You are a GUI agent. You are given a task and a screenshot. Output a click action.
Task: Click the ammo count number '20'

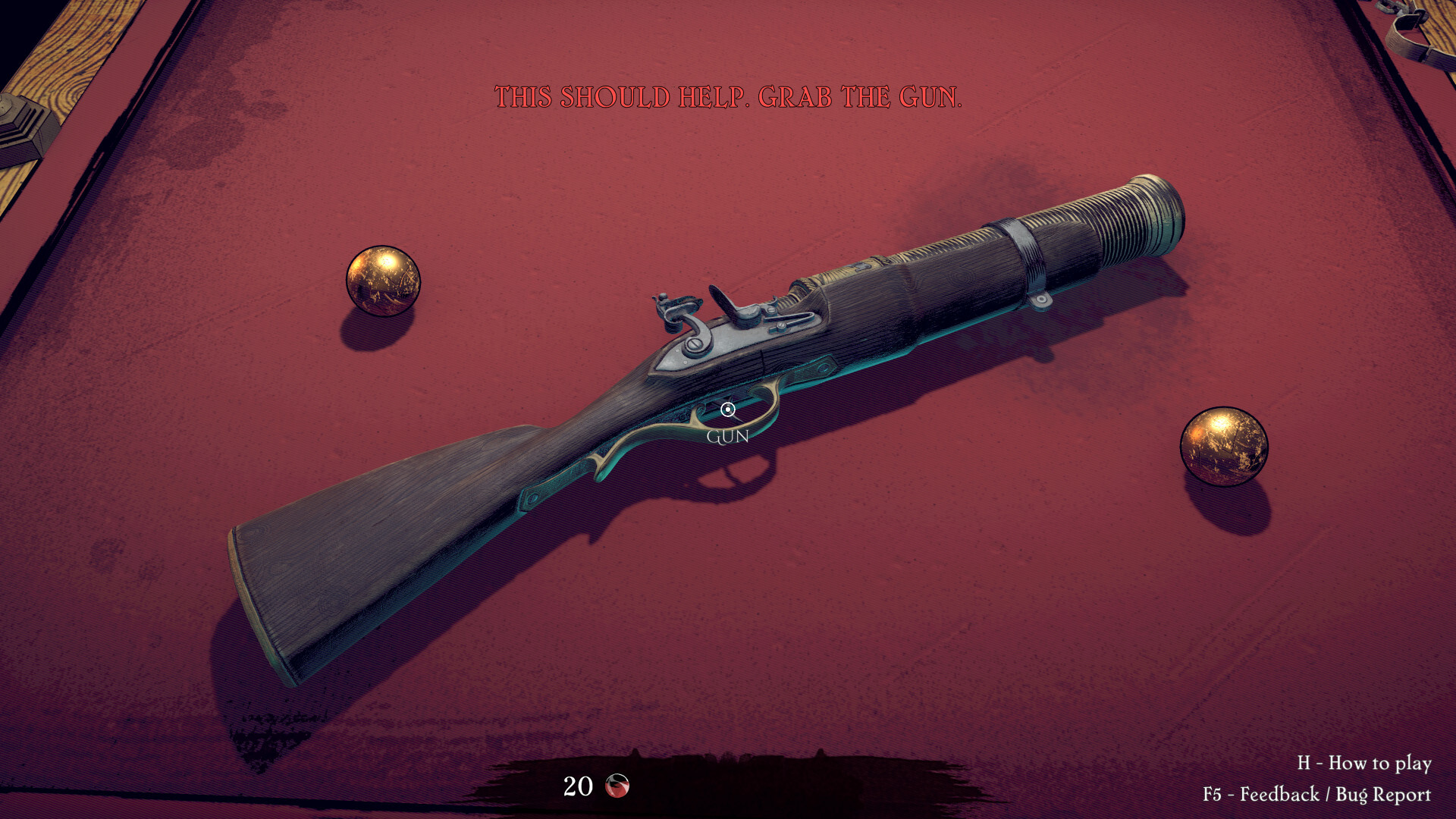tap(578, 786)
